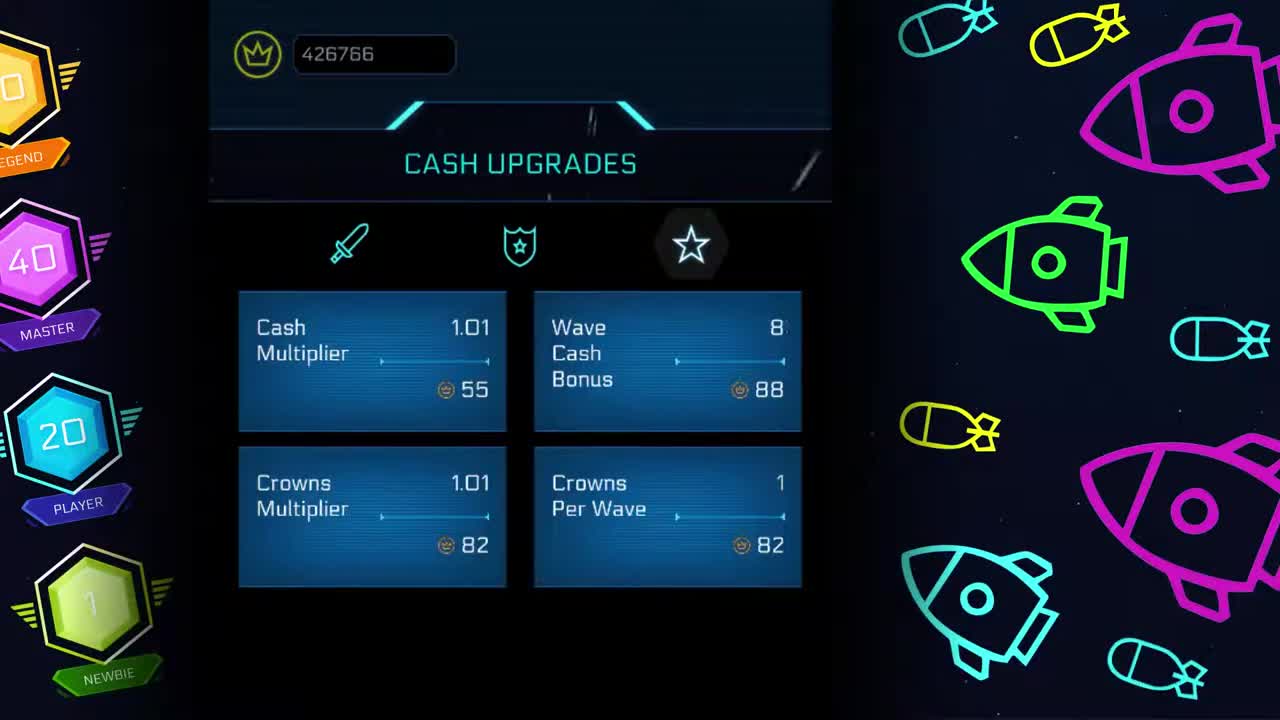Buy the Wave Cash Bonus upgrade for 88
Screen dimensions: 1280x720
click(x=667, y=362)
